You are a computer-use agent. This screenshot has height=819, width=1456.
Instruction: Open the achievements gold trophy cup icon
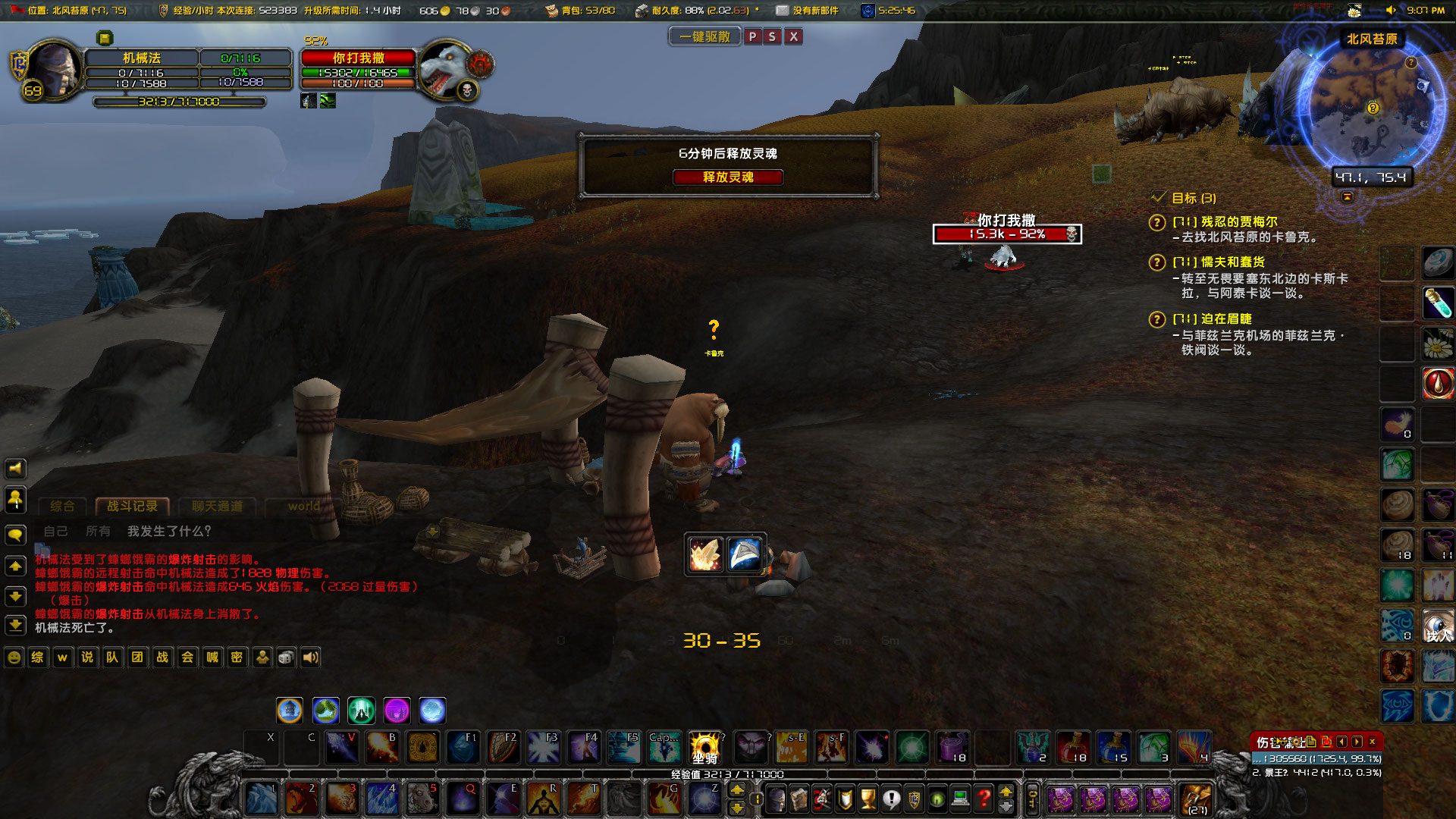pyautogui.click(x=868, y=799)
